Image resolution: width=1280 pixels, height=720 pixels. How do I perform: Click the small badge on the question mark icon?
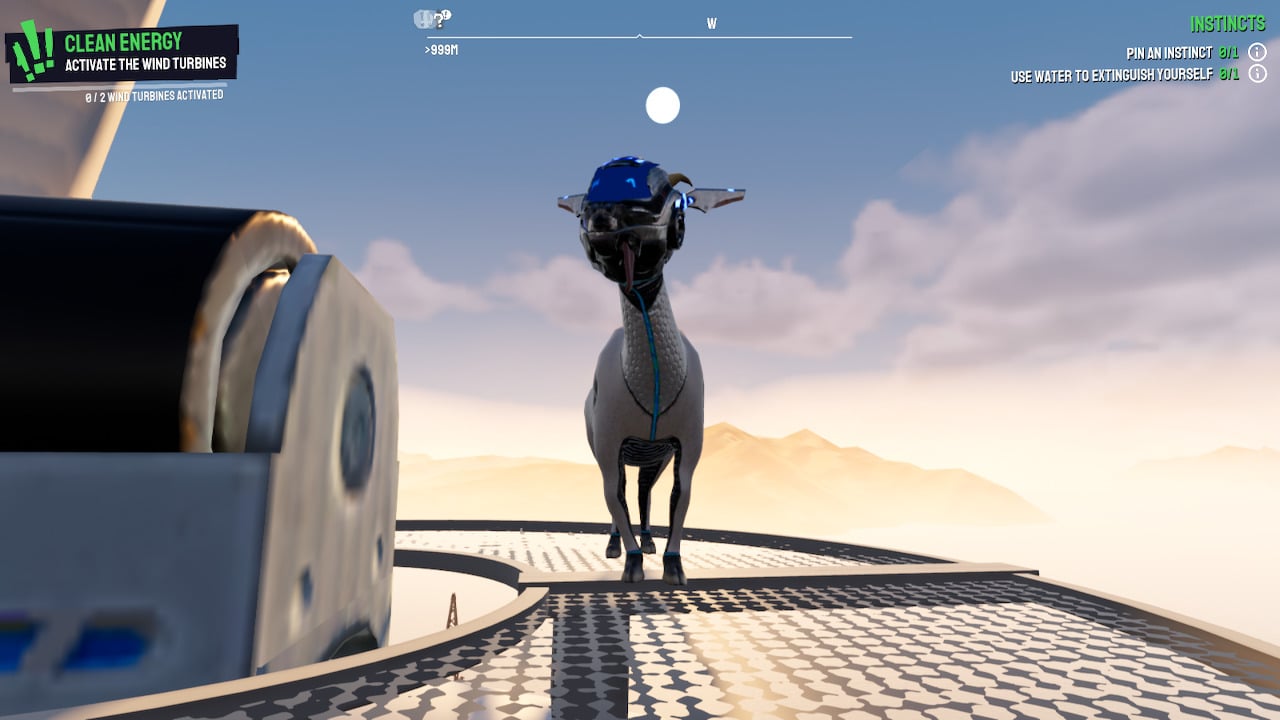tap(447, 14)
